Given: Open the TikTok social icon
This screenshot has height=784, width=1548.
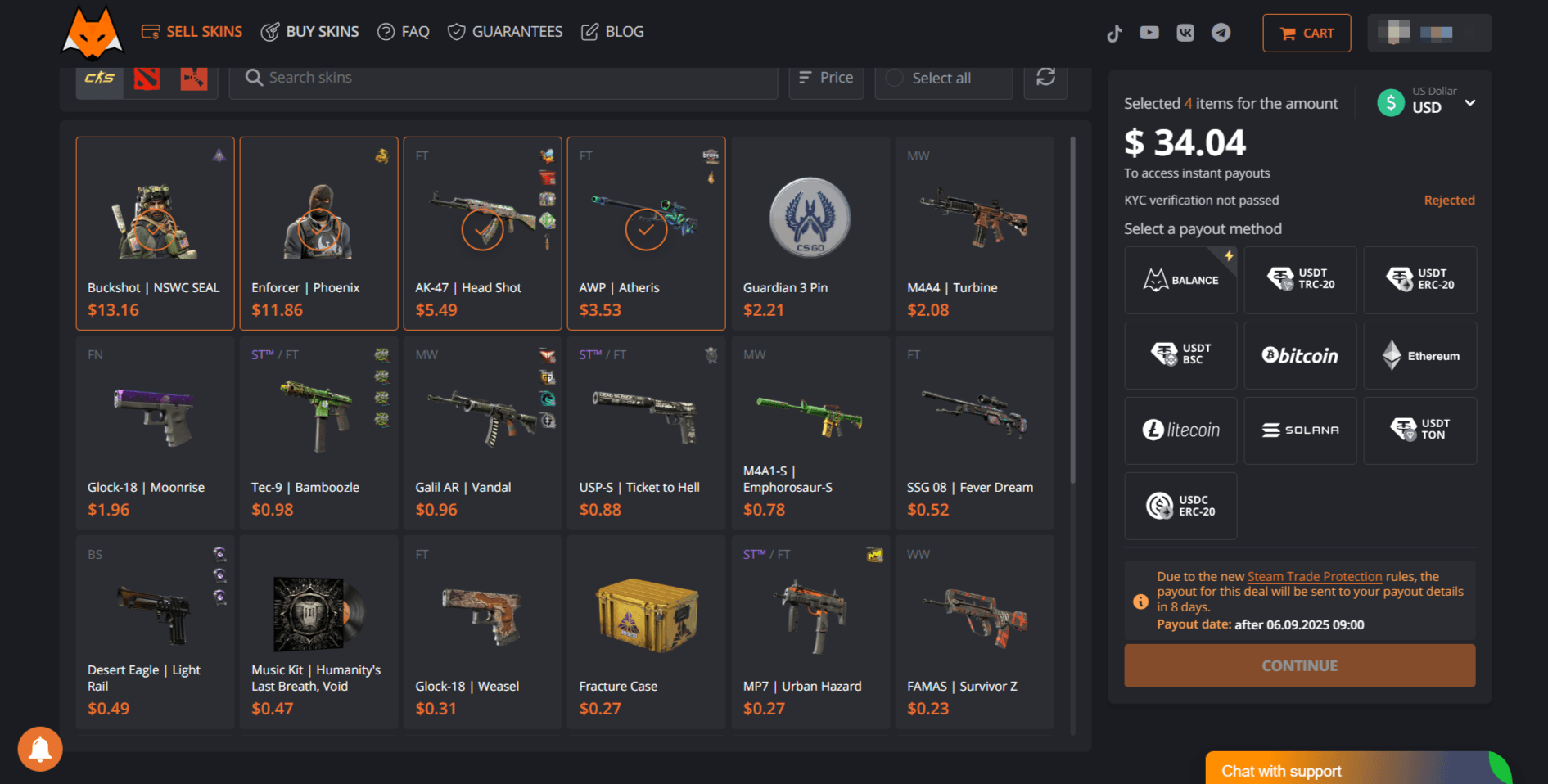Looking at the screenshot, I should pos(1114,33).
